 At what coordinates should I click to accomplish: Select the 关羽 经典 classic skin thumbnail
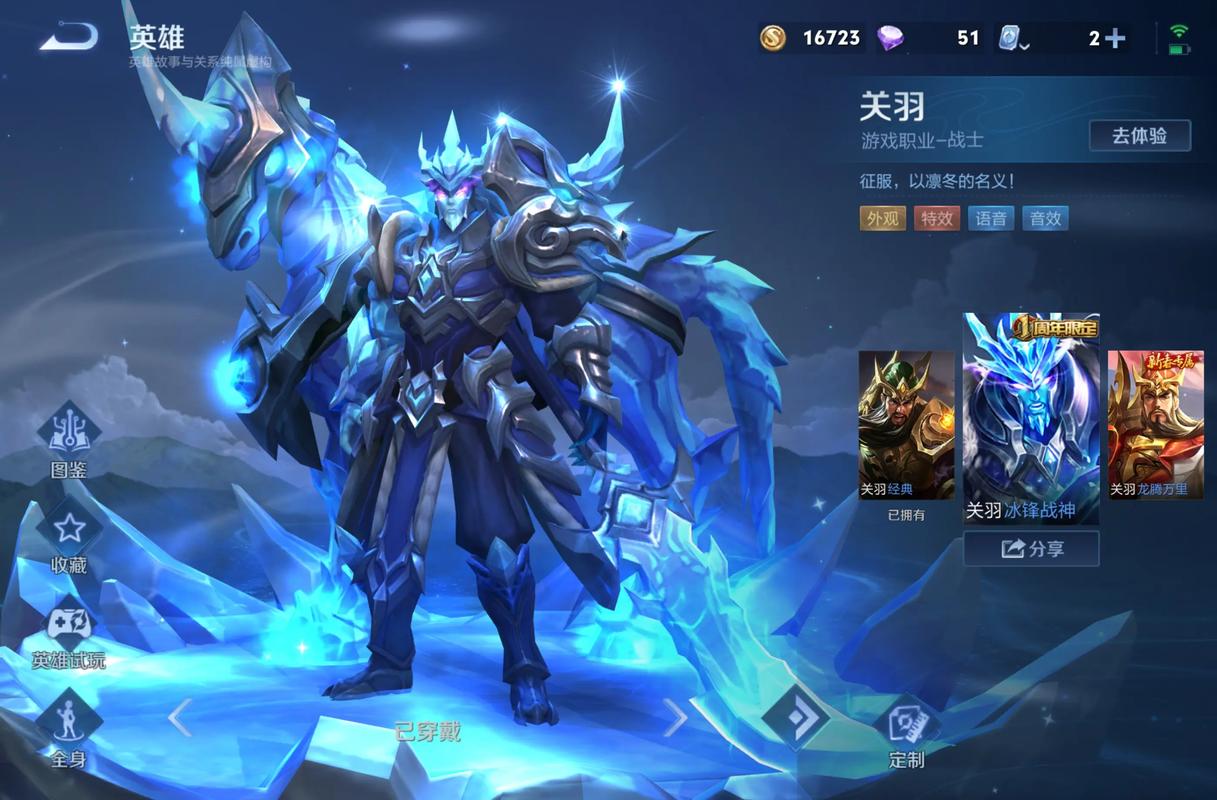click(906, 425)
